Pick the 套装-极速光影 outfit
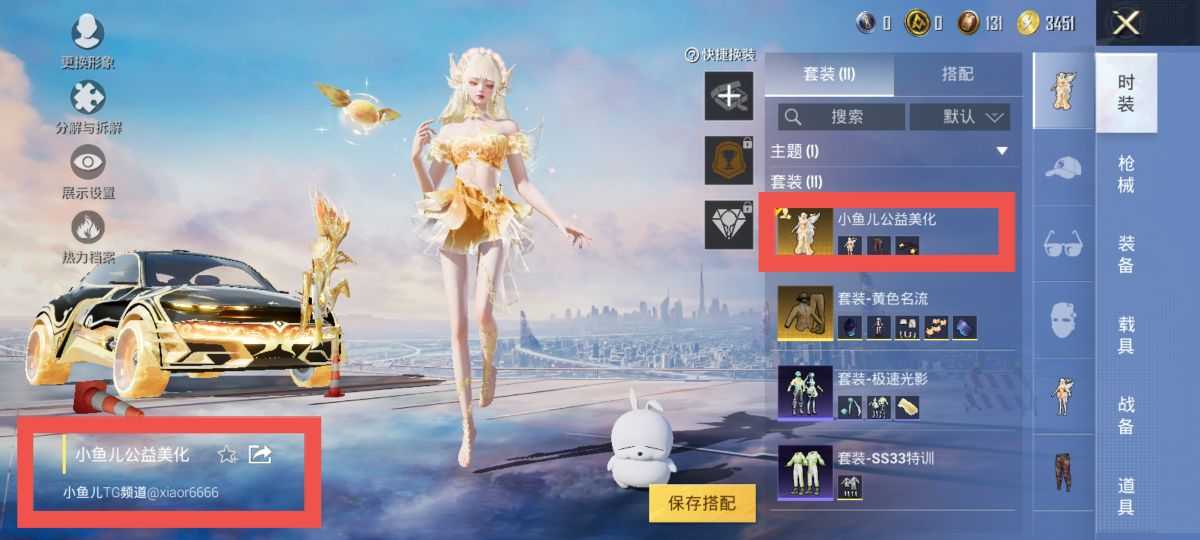The image size is (1200, 540). 887,393
